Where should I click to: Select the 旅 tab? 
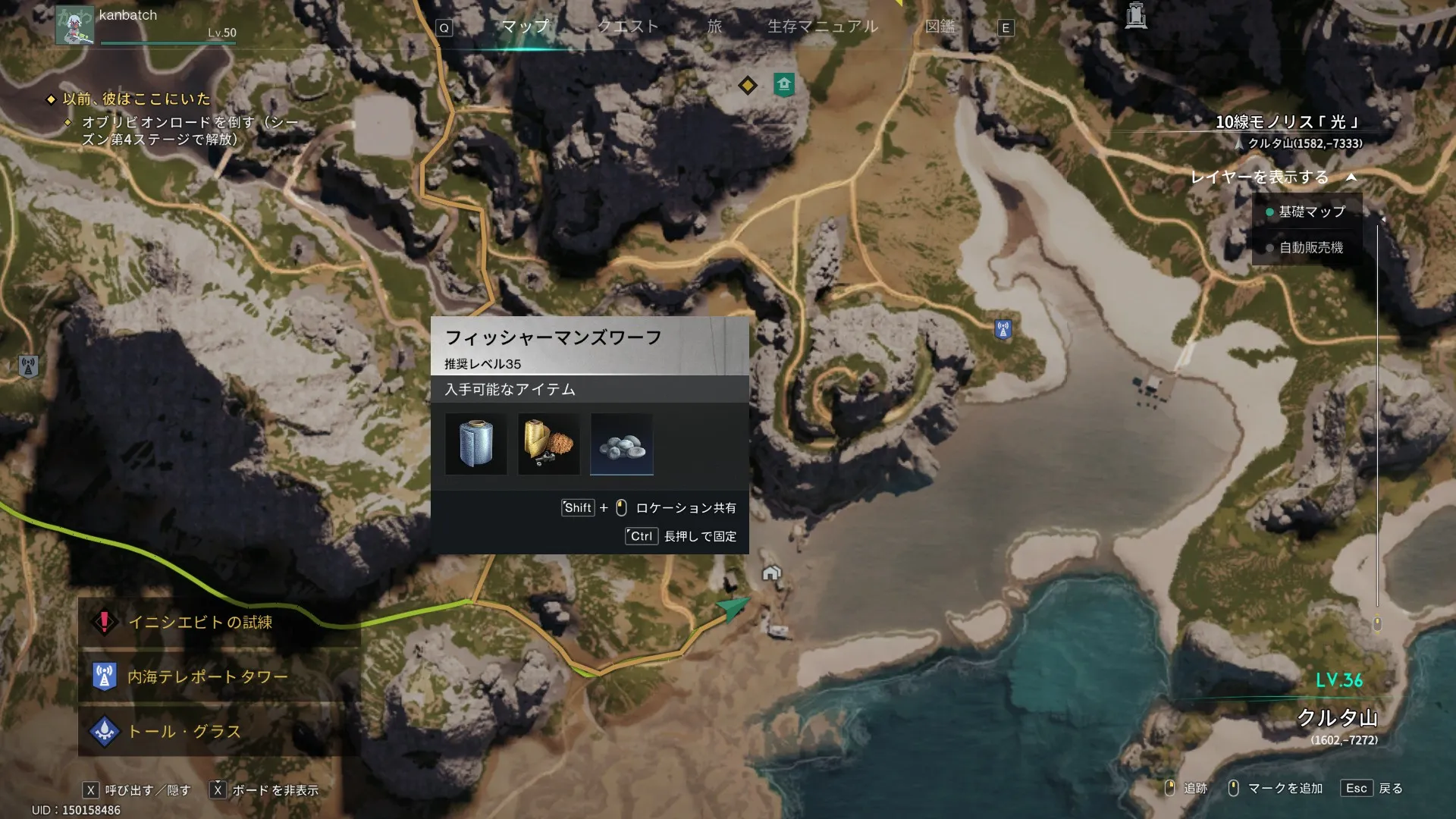tap(714, 27)
